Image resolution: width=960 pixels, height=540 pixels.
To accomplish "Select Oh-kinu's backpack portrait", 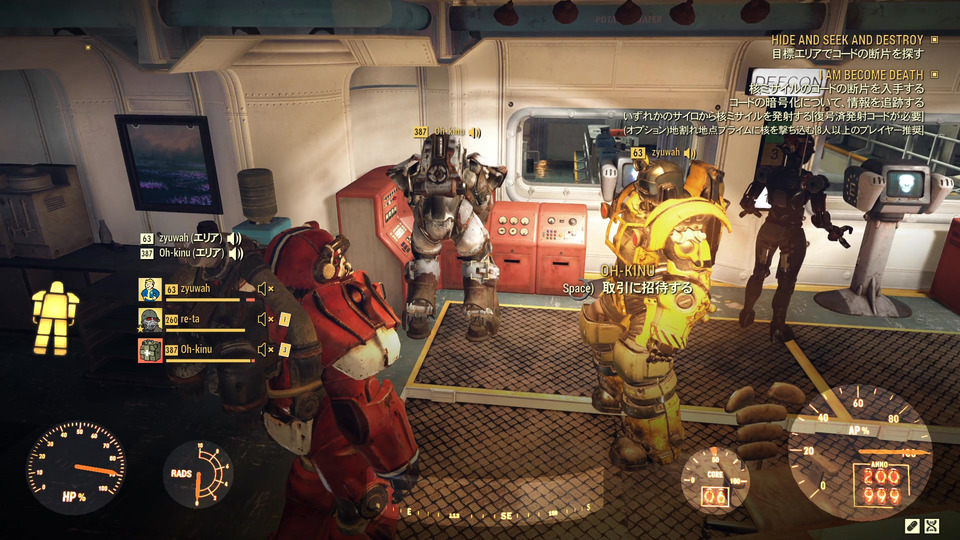I will [150, 350].
